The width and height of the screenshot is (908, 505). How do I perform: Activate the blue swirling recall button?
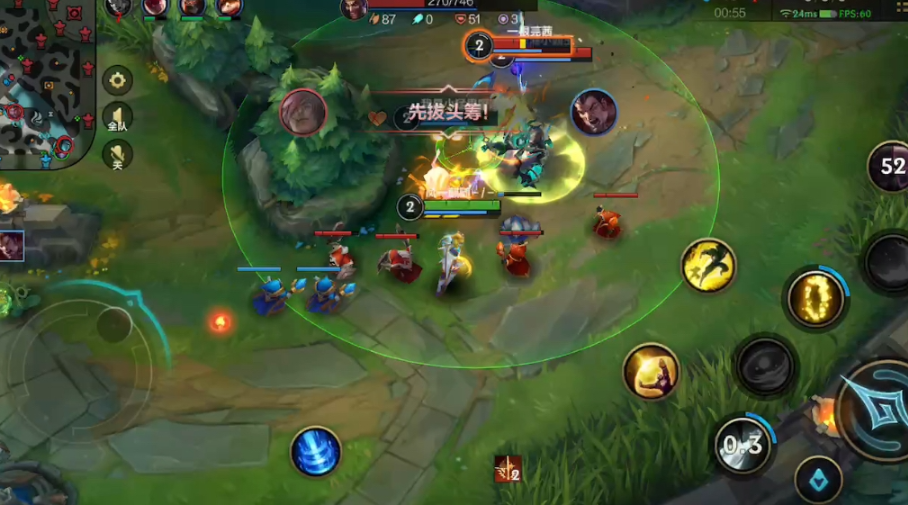316,451
